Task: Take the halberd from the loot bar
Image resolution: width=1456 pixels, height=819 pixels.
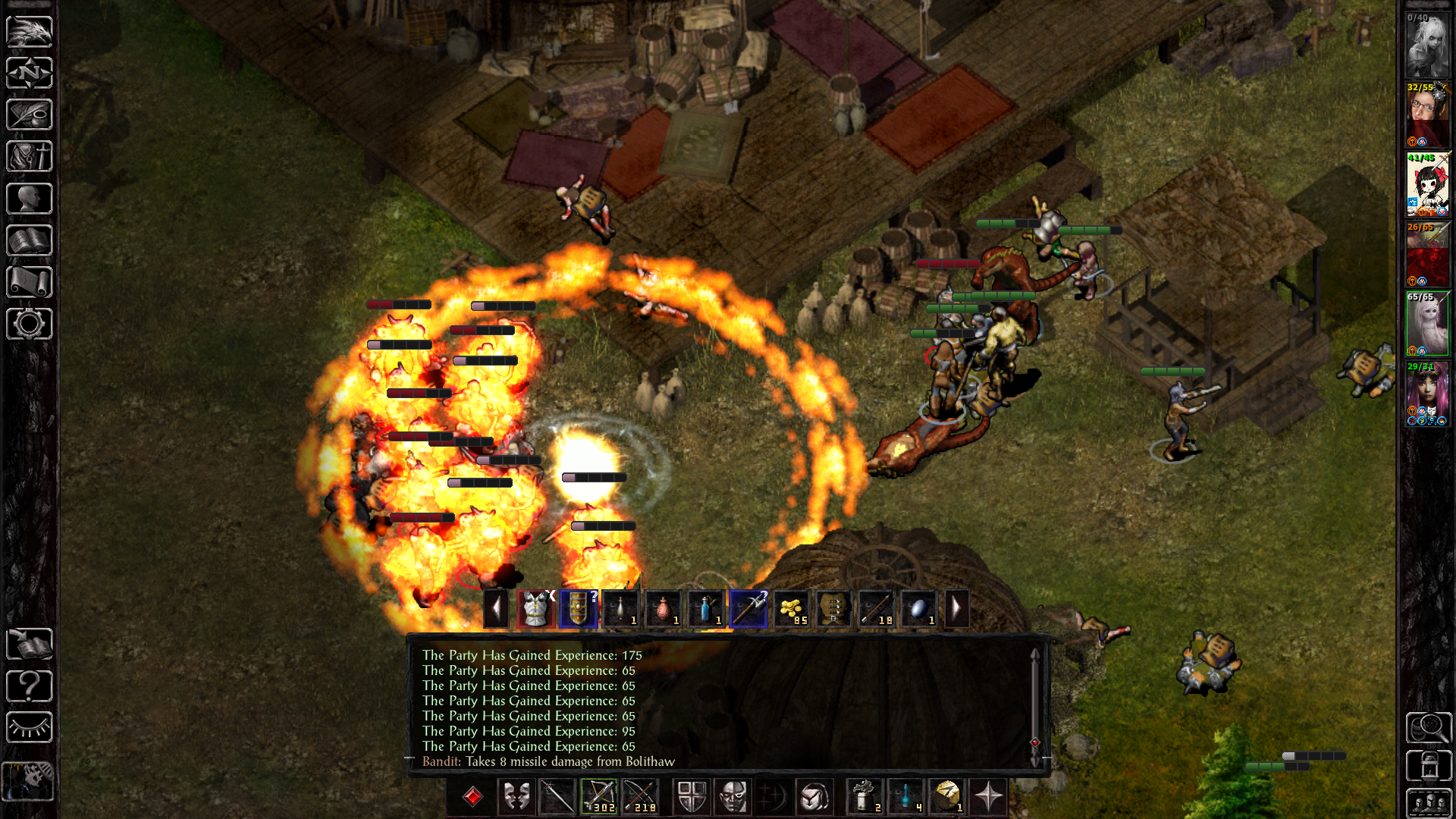Action: click(x=748, y=609)
